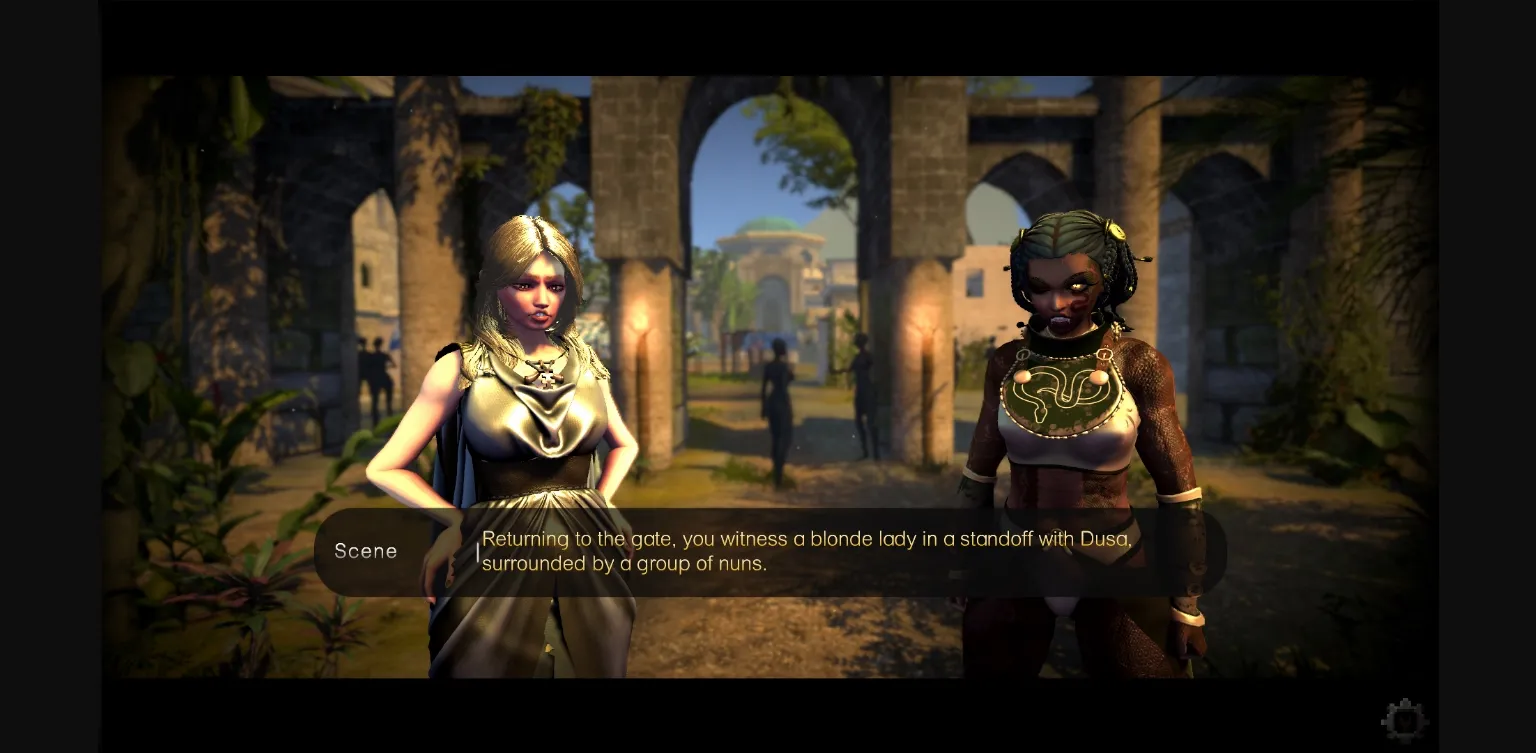Click the Scene tab on the dialogue bar
1536x753 pixels.
point(366,551)
